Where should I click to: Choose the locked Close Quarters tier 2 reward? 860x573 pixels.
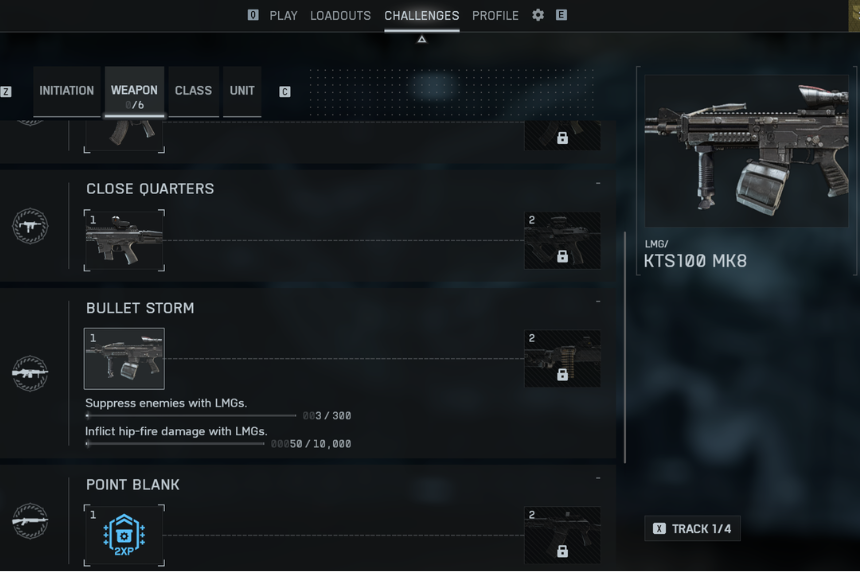(562, 241)
